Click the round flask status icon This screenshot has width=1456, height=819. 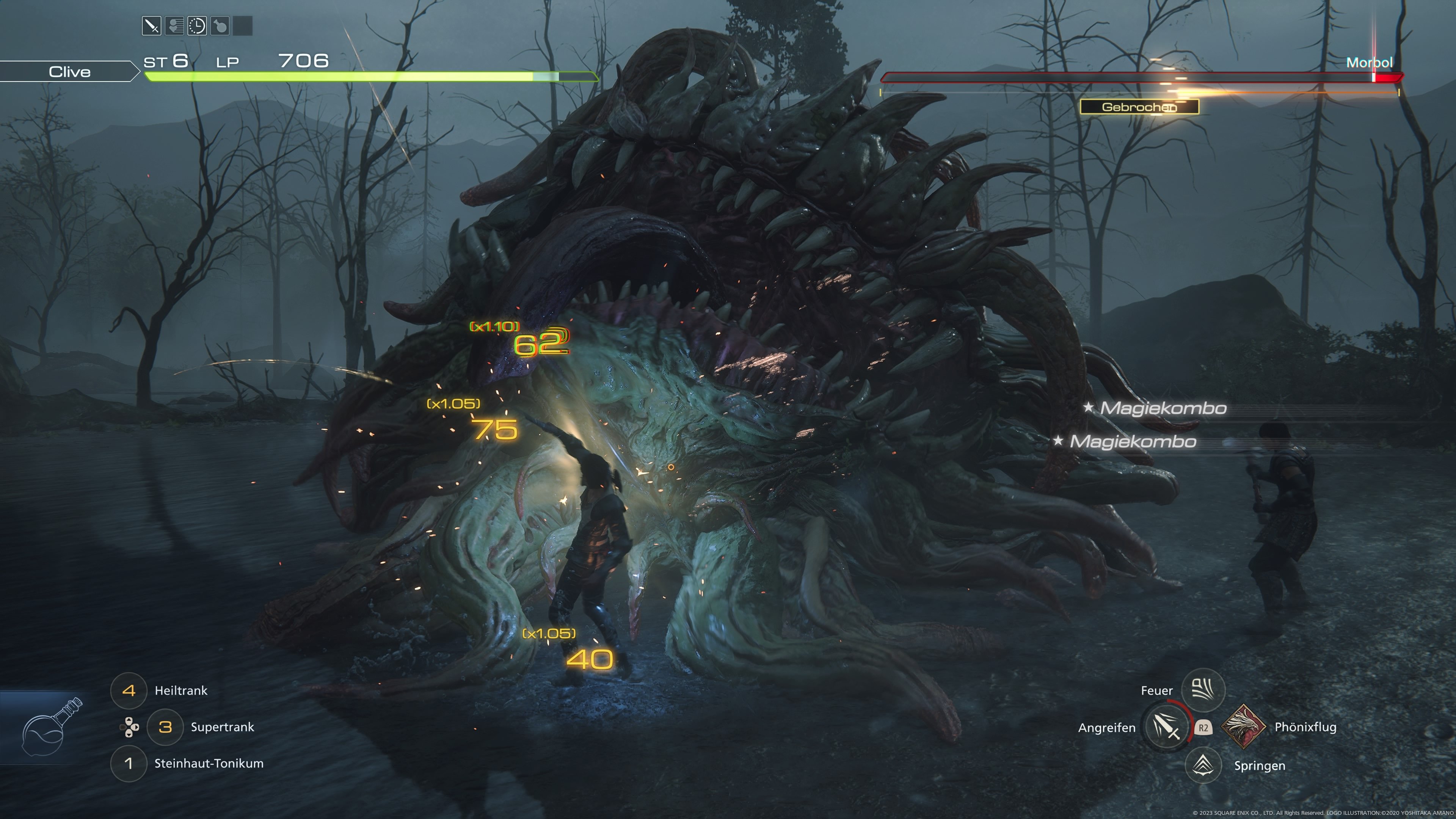pos(220,26)
